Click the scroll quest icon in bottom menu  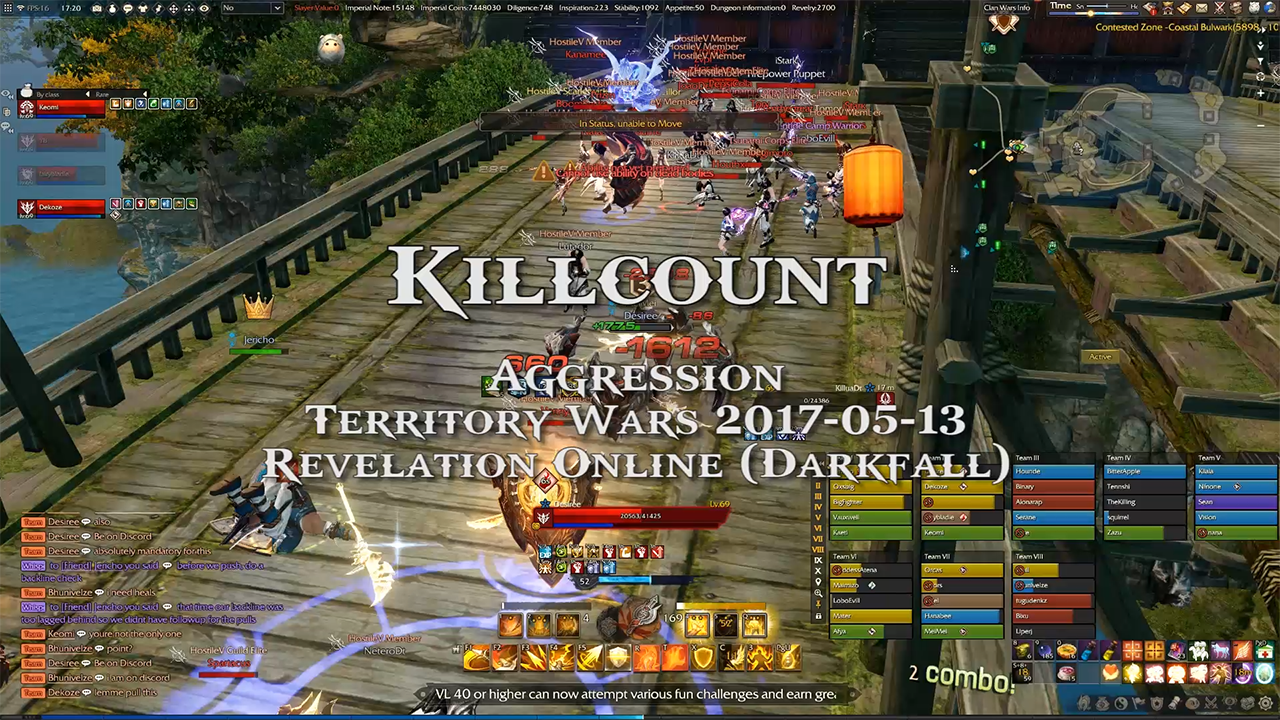pos(1176,702)
